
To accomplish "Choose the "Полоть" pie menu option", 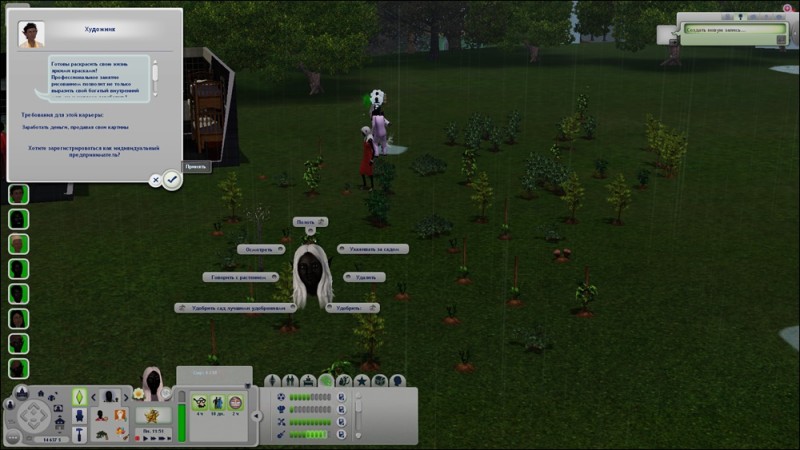I will 310,221.
